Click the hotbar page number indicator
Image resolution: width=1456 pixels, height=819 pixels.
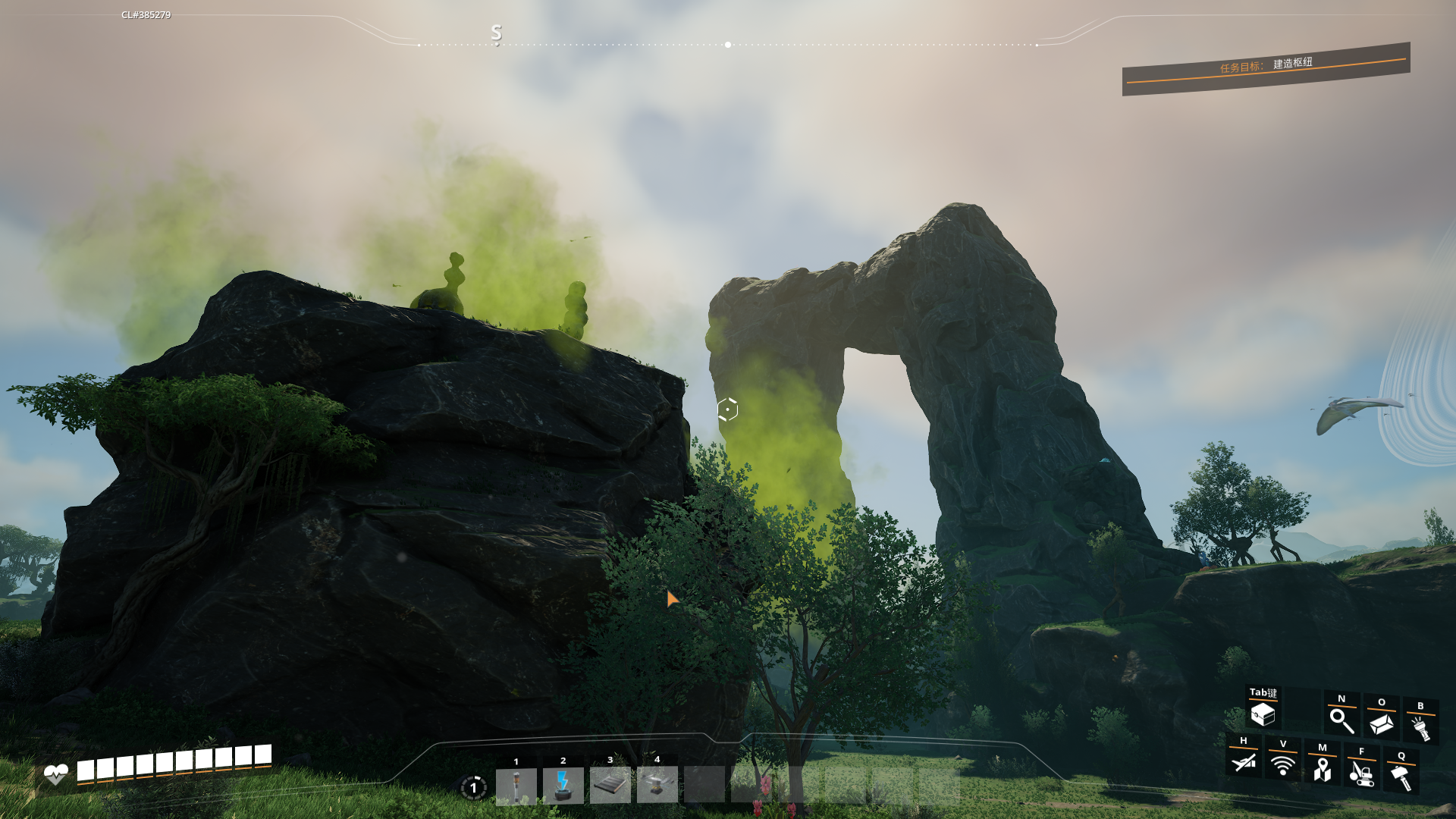click(x=473, y=787)
